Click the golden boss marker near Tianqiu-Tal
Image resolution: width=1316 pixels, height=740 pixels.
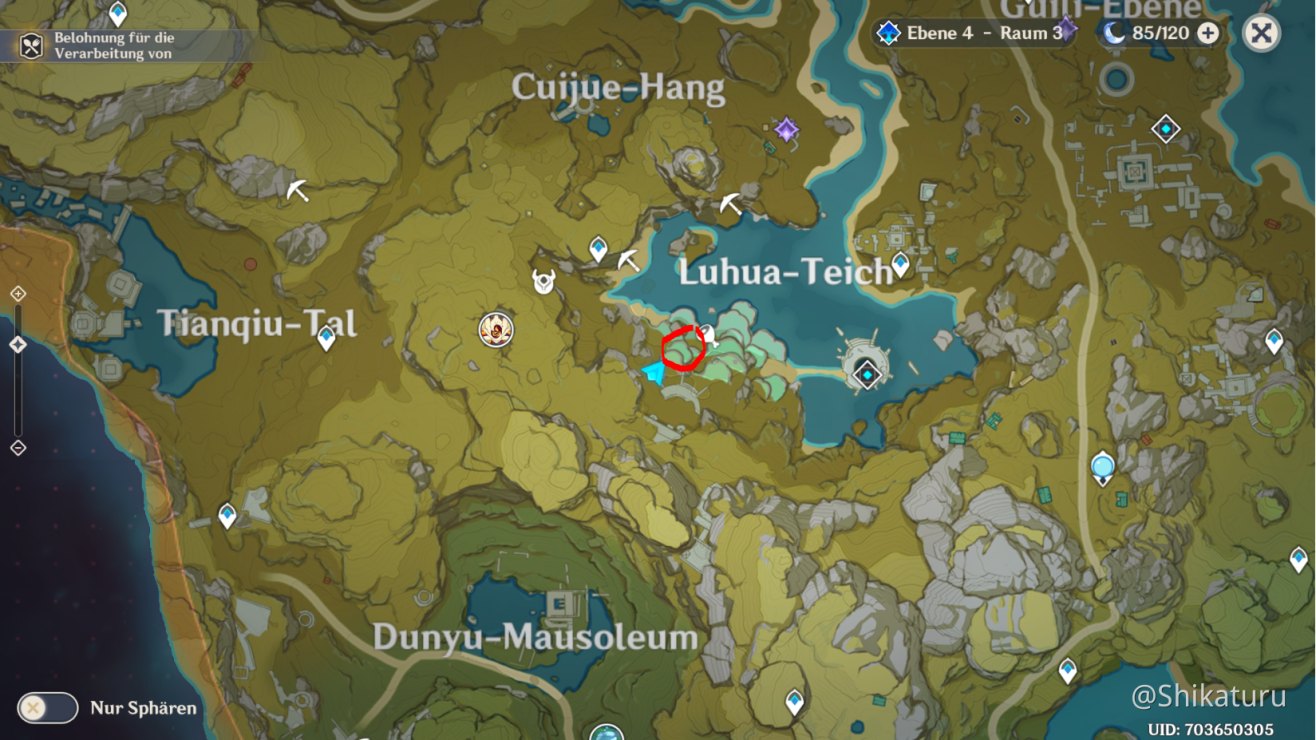point(495,330)
